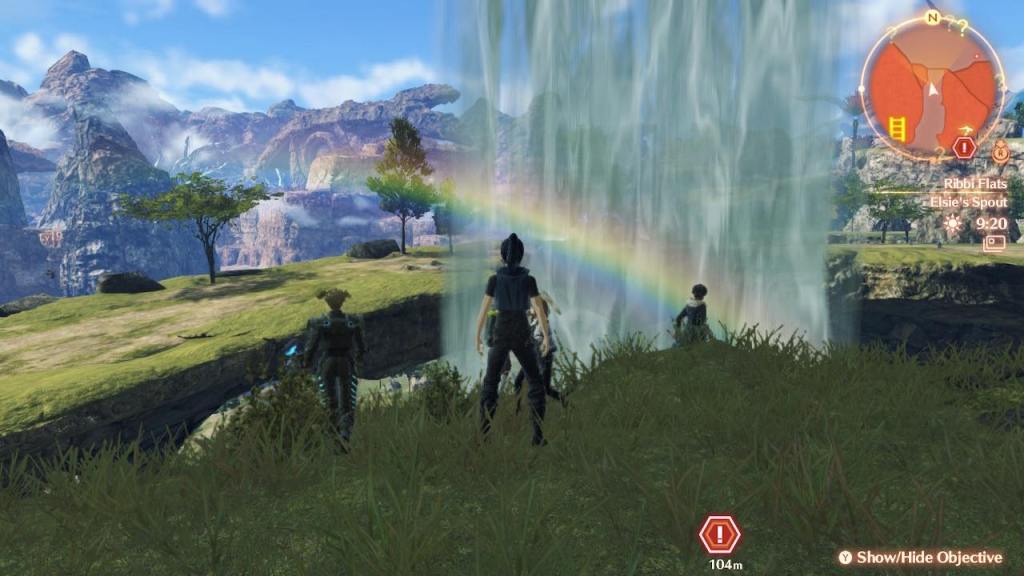
Task: Click the North compass indicator on minimap
Action: click(x=932, y=18)
